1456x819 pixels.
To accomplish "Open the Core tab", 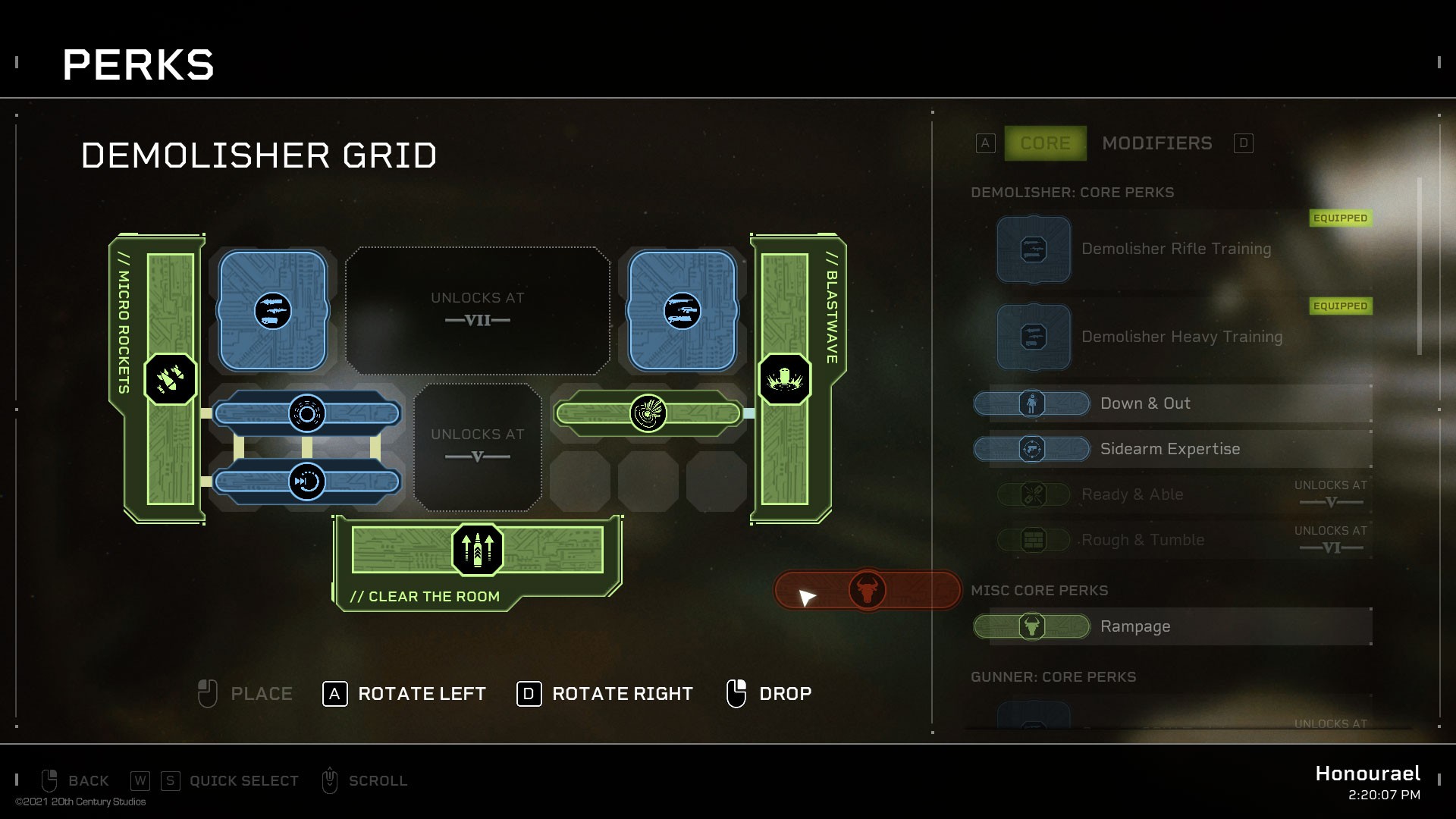I will pyautogui.click(x=1045, y=143).
